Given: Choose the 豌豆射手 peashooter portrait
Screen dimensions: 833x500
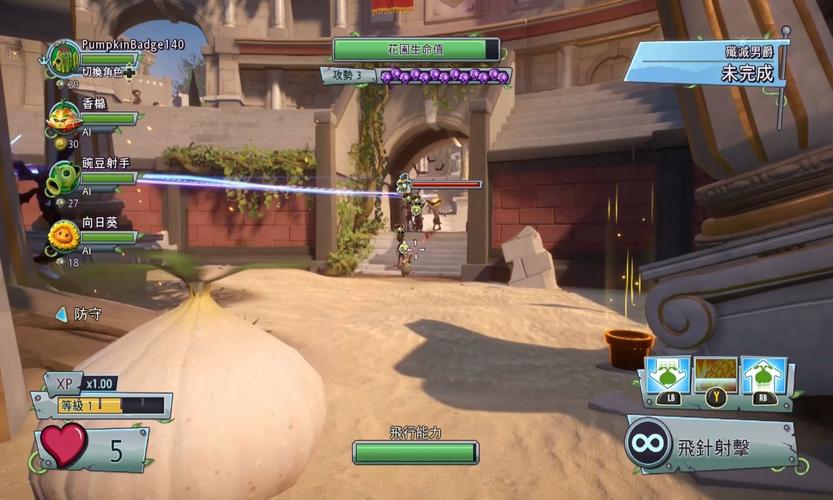Looking at the screenshot, I should 64,178.
